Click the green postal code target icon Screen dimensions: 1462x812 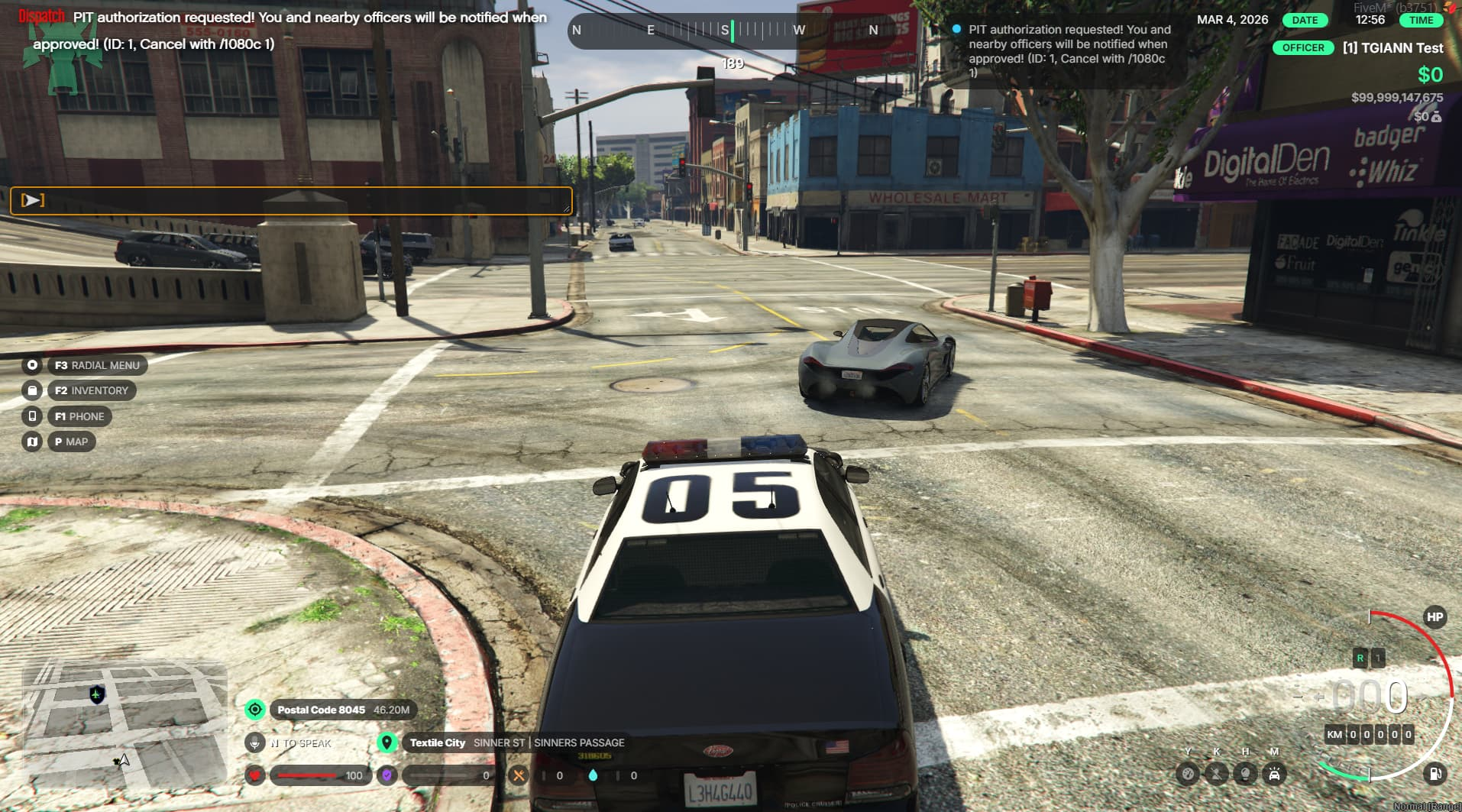(255, 710)
